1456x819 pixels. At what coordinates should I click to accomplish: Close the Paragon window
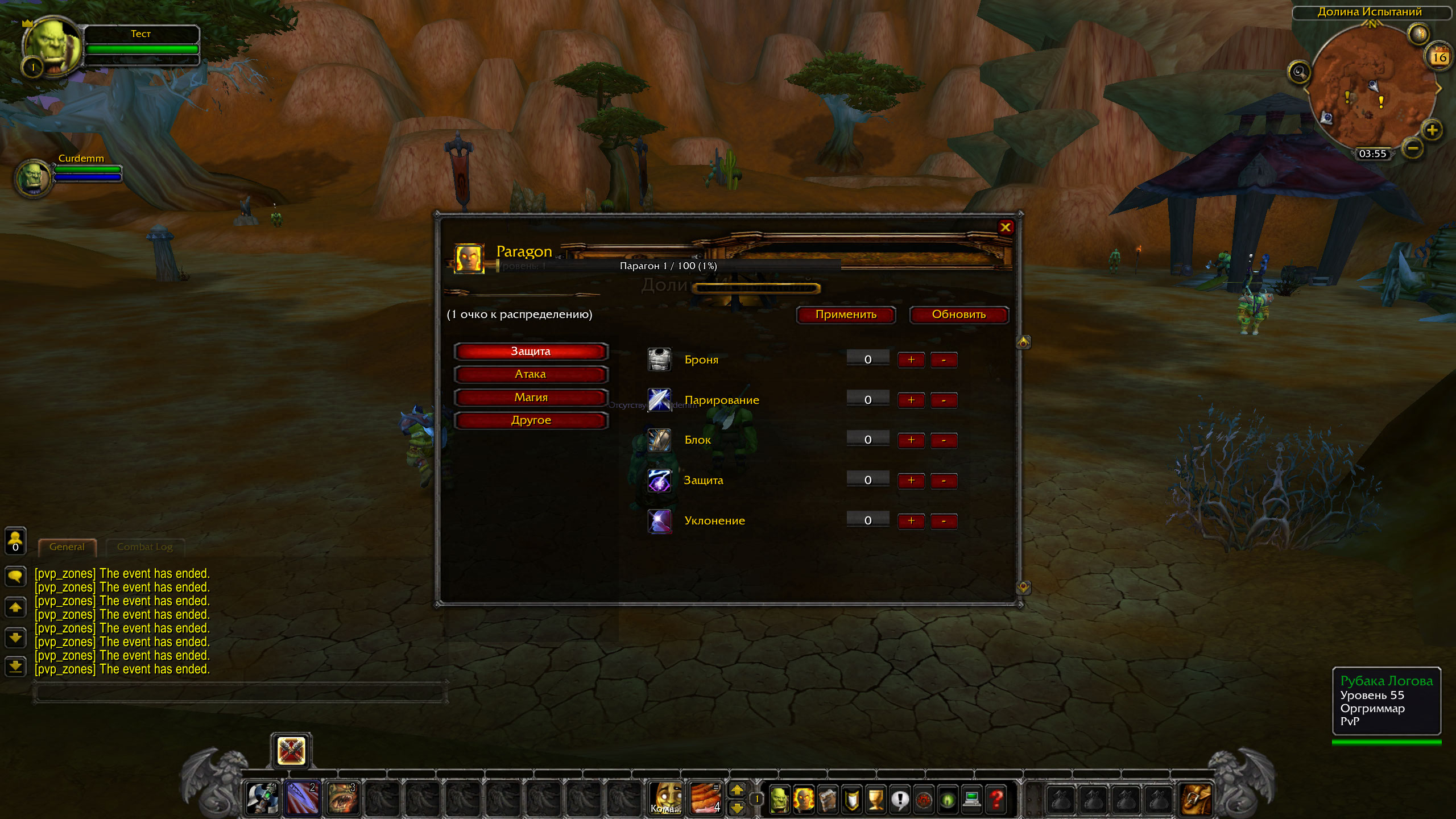(1005, 227)
